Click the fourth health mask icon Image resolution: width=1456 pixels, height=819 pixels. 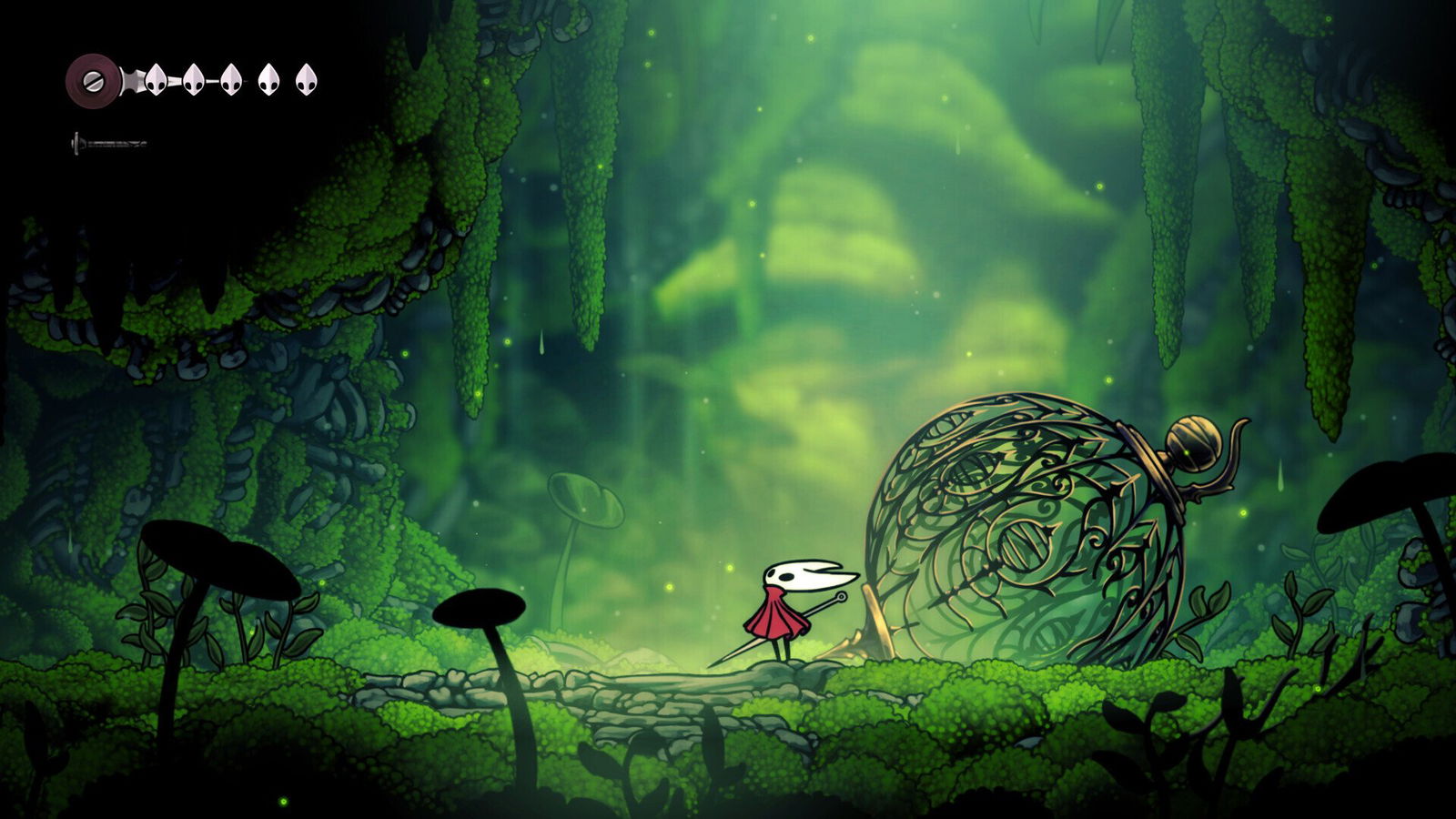click(x=268, y=79)
